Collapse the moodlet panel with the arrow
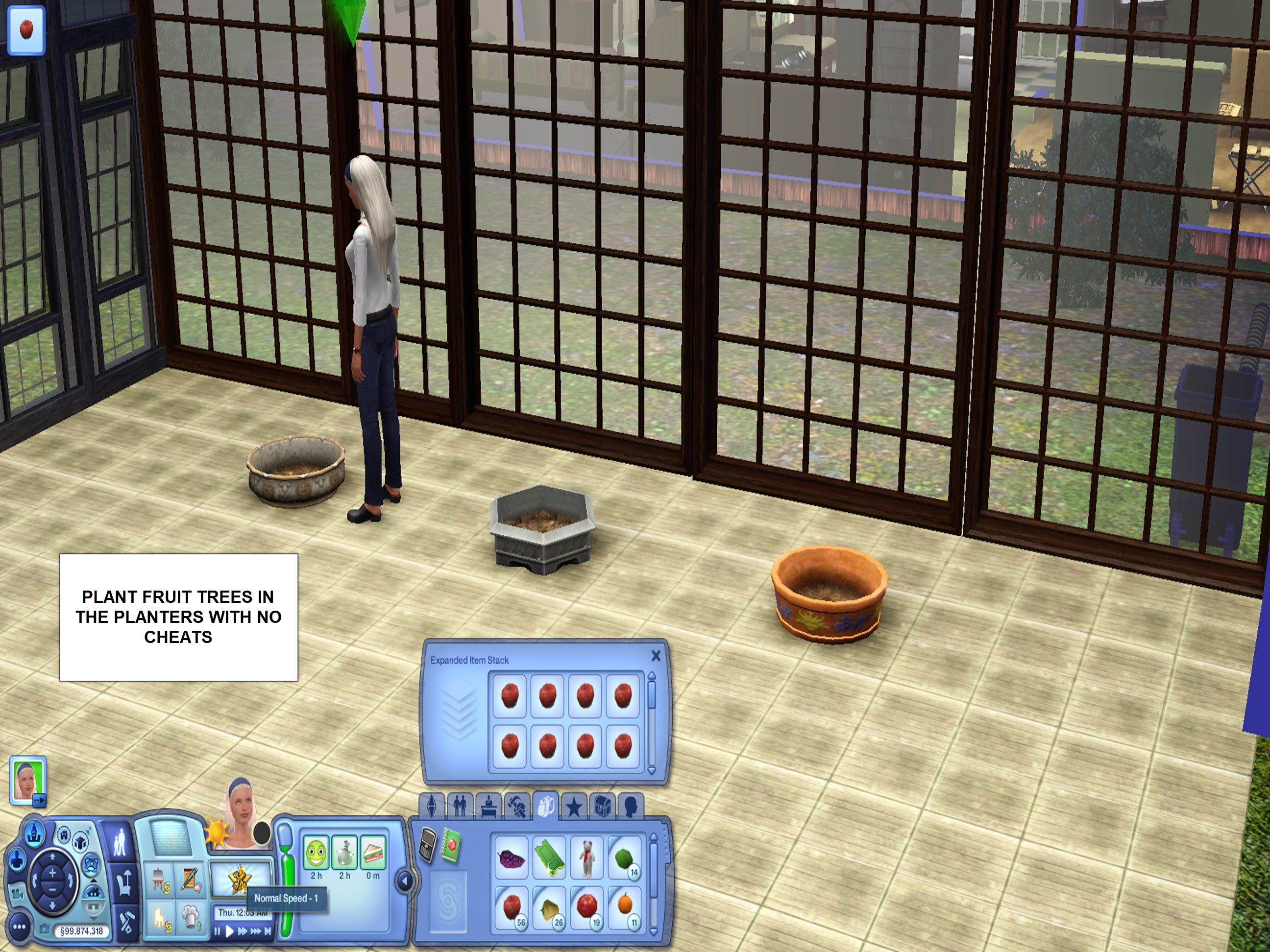Image resolution: width=1270 pixels, height=952 pixels. coord(404,882)
